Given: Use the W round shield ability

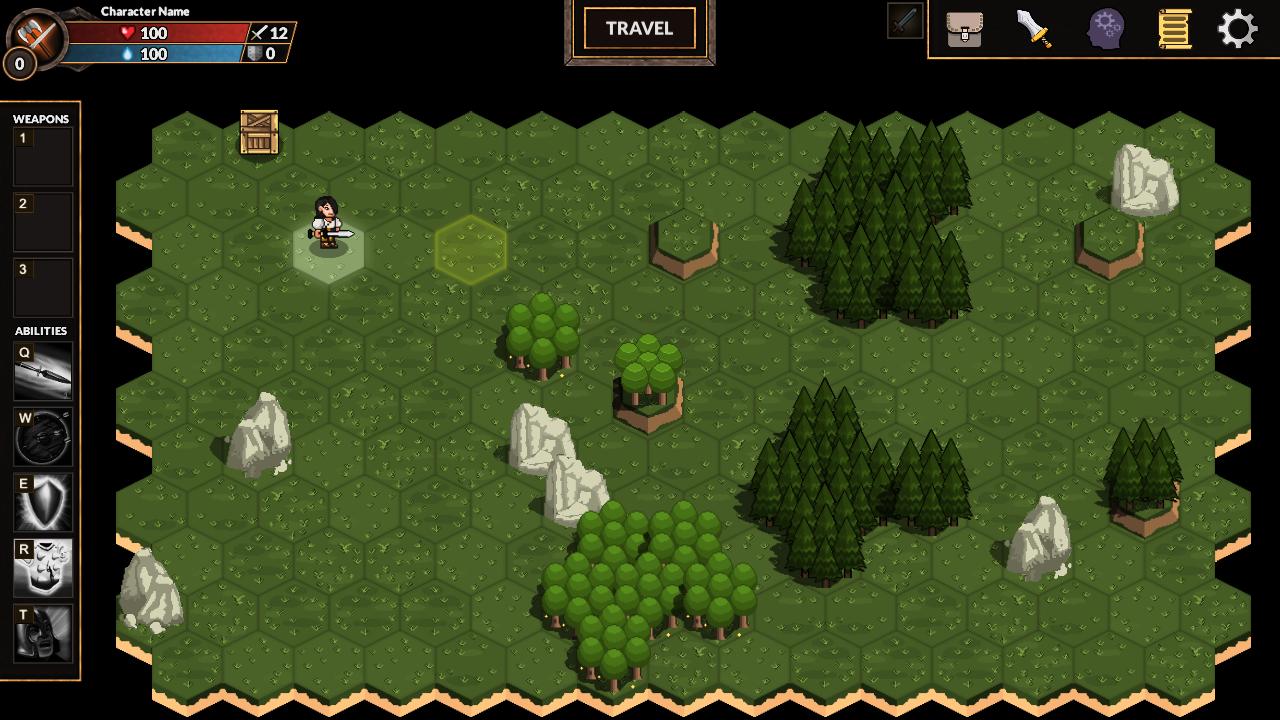Looking at the screenshot, I should [43, 437].
